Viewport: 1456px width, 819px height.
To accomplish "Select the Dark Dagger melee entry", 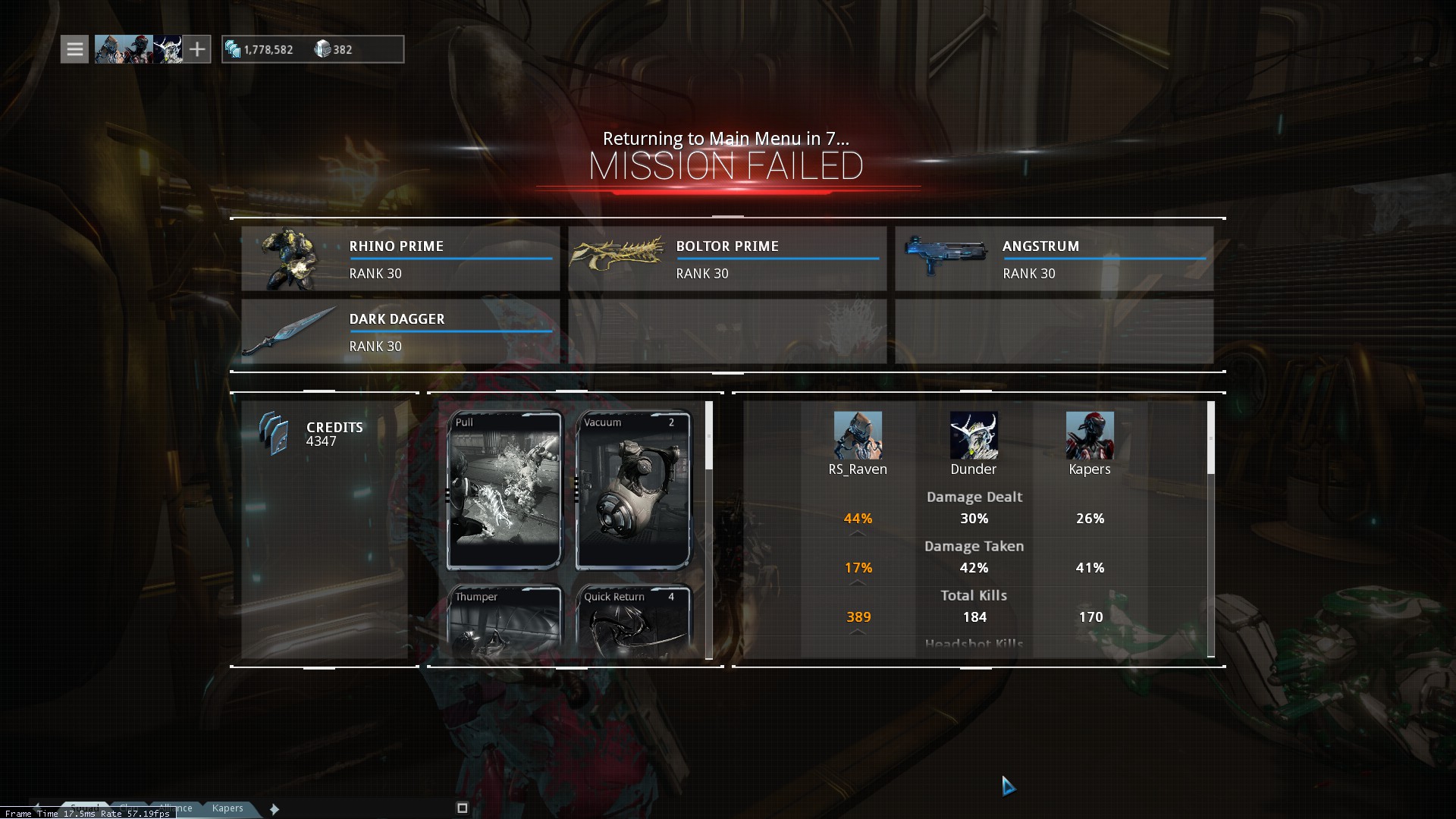I will pos(400,331).
